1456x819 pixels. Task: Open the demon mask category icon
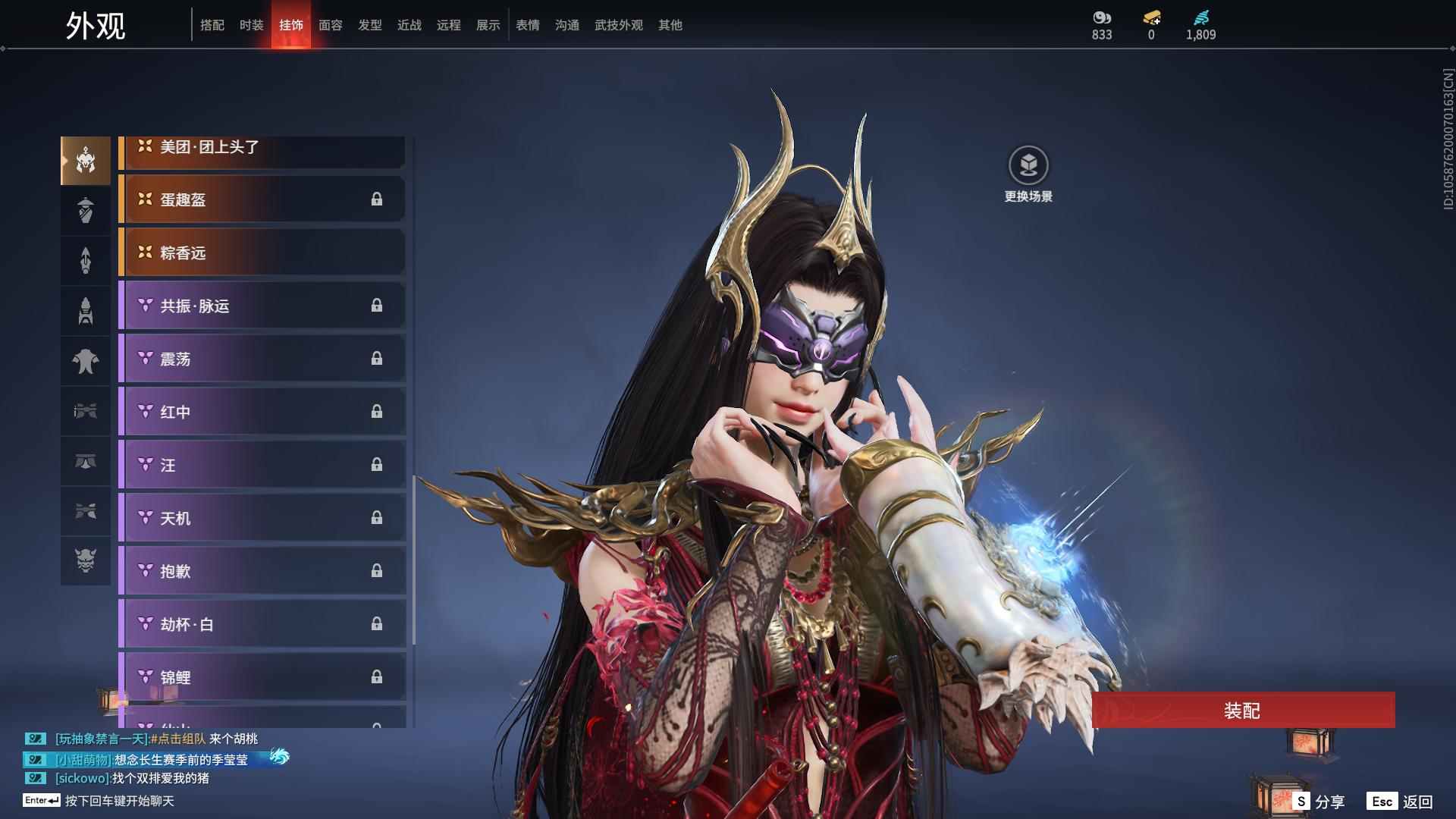pyautogui.click(x=86, y=561)
